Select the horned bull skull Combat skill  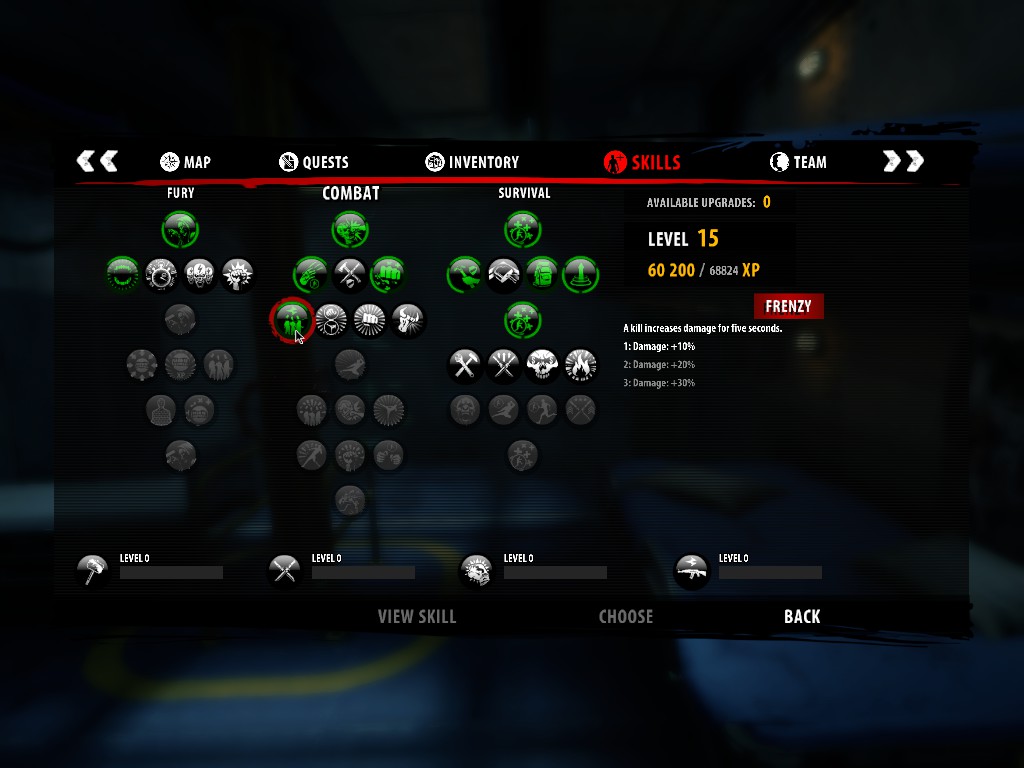coord(408,321)
